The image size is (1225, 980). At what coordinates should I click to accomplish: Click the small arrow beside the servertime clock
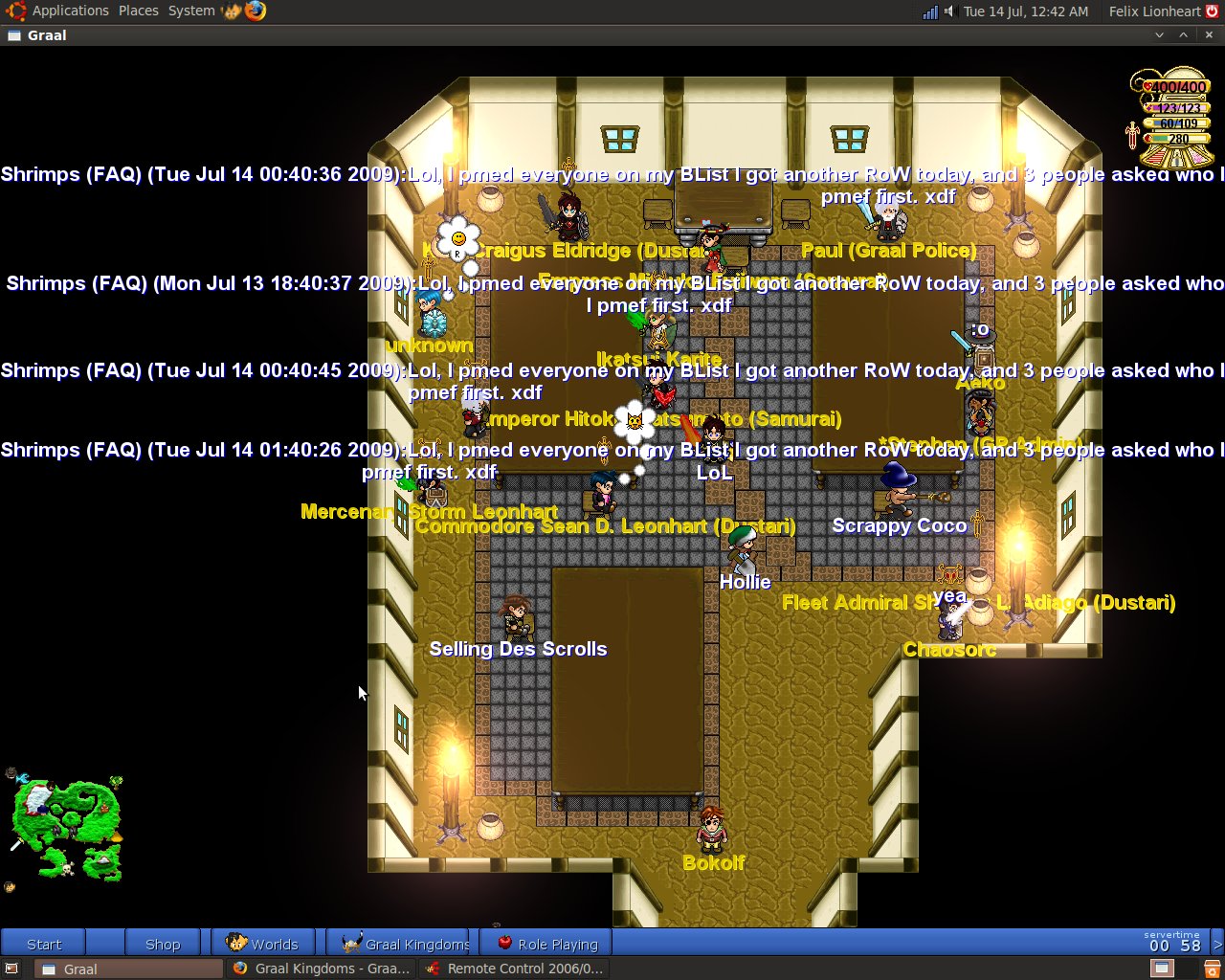(1217, 944)
